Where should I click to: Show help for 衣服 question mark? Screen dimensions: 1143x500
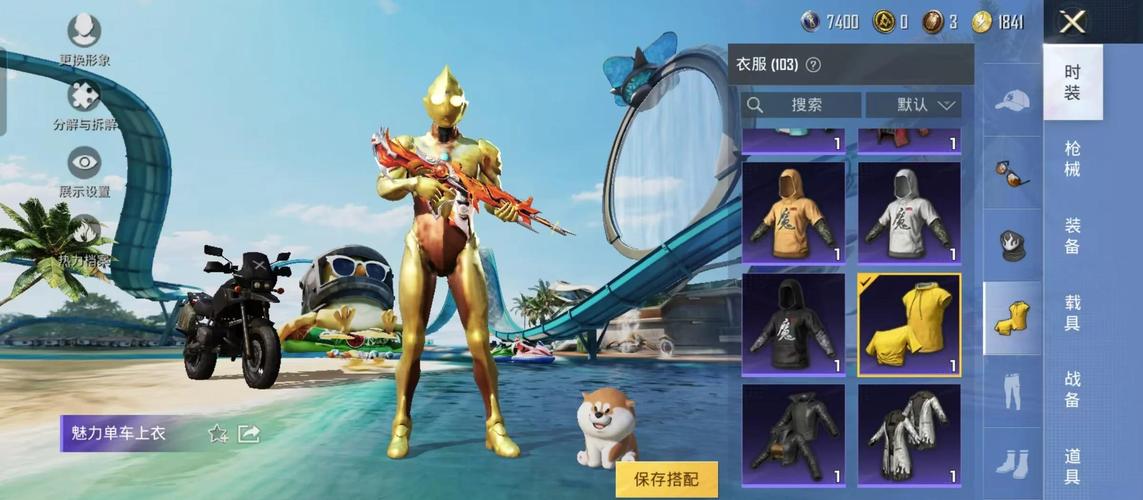(813, 65)
